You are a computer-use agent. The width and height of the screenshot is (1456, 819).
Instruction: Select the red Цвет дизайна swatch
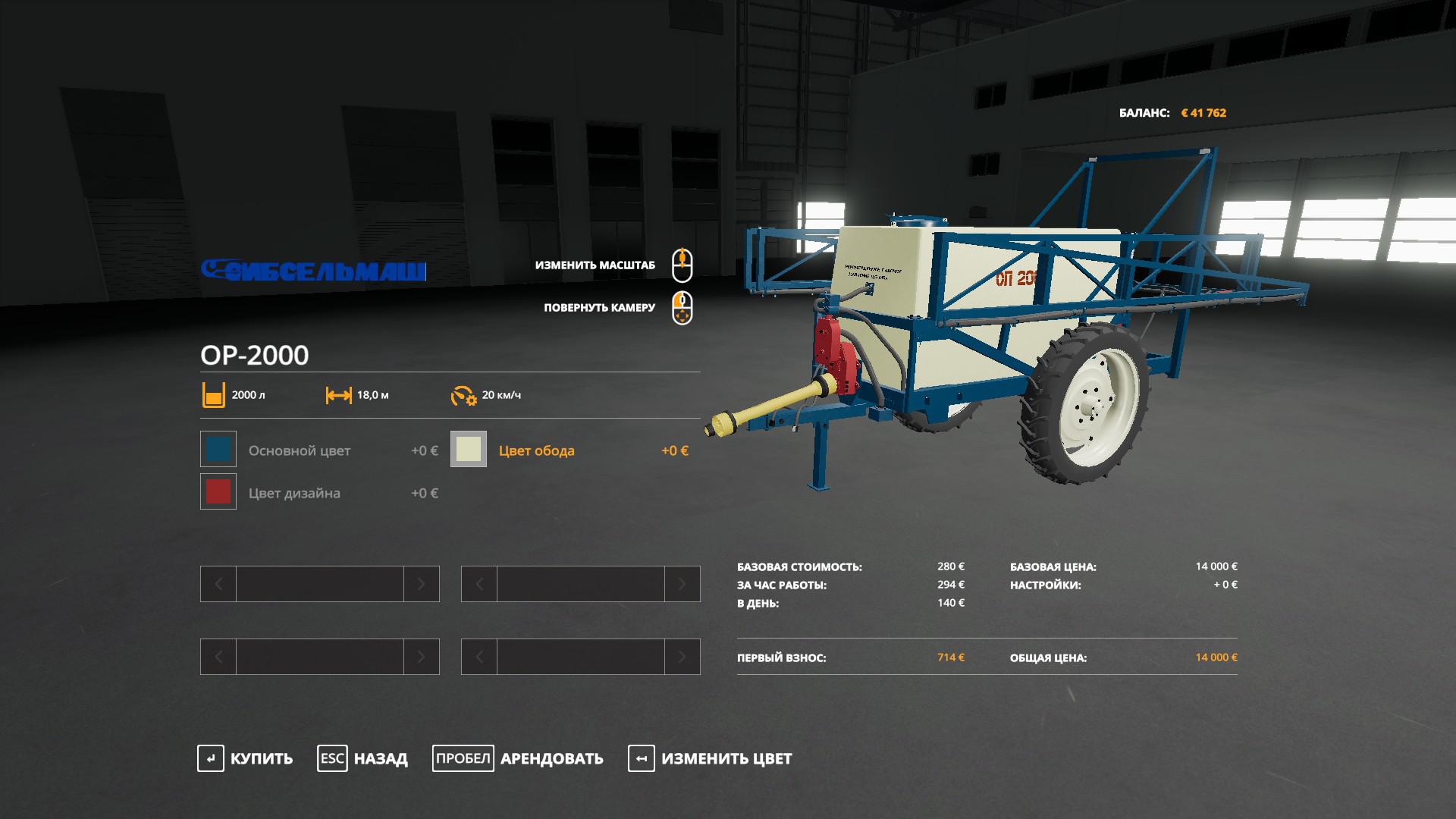(218, 492)
